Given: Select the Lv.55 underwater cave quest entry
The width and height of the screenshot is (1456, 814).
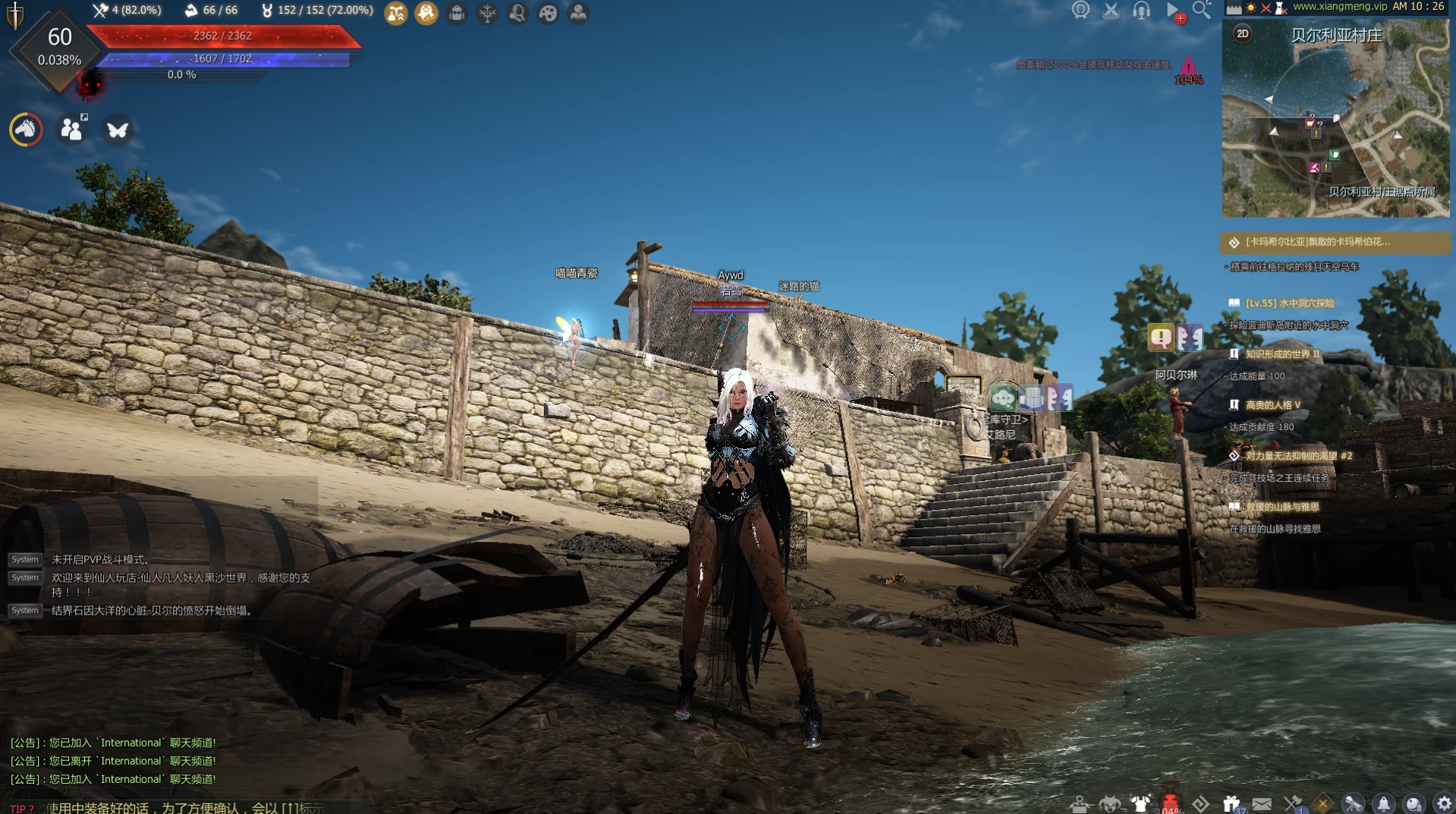Looking at the screenshot, I should click(x=1289, y=303).
